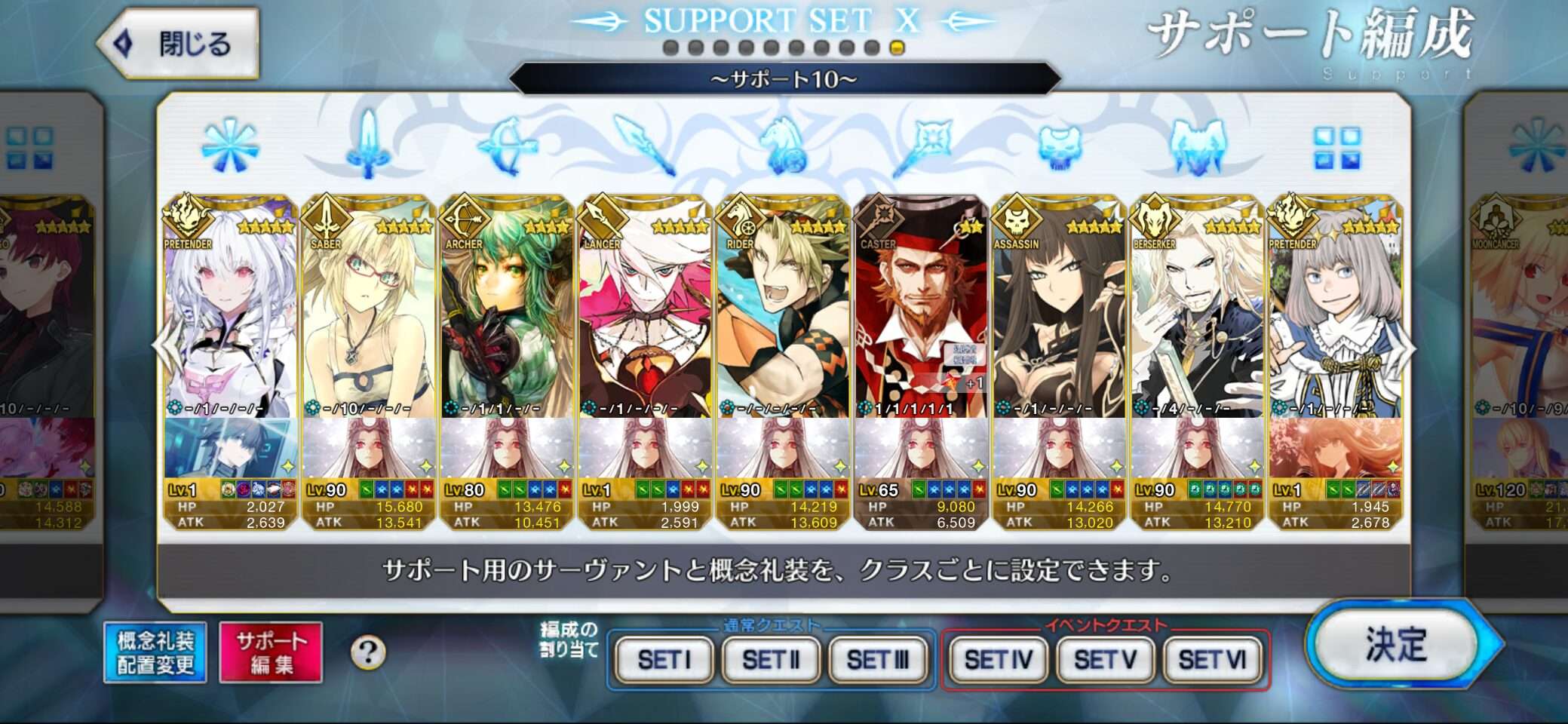Show help with the question mark icon
The image size is (1568, 724).
(368, 652)
